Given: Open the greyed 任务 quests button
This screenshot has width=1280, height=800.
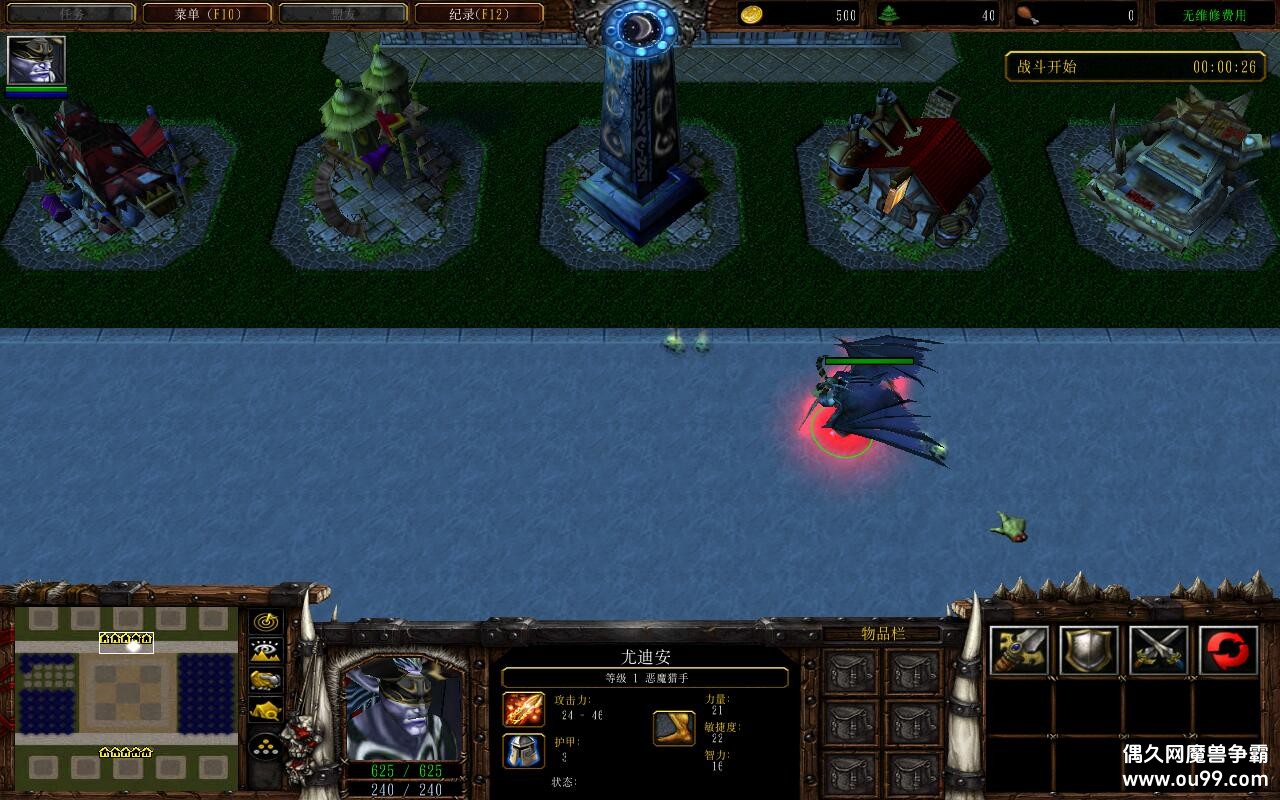Looking at the screenshot, I should point(71,14).
